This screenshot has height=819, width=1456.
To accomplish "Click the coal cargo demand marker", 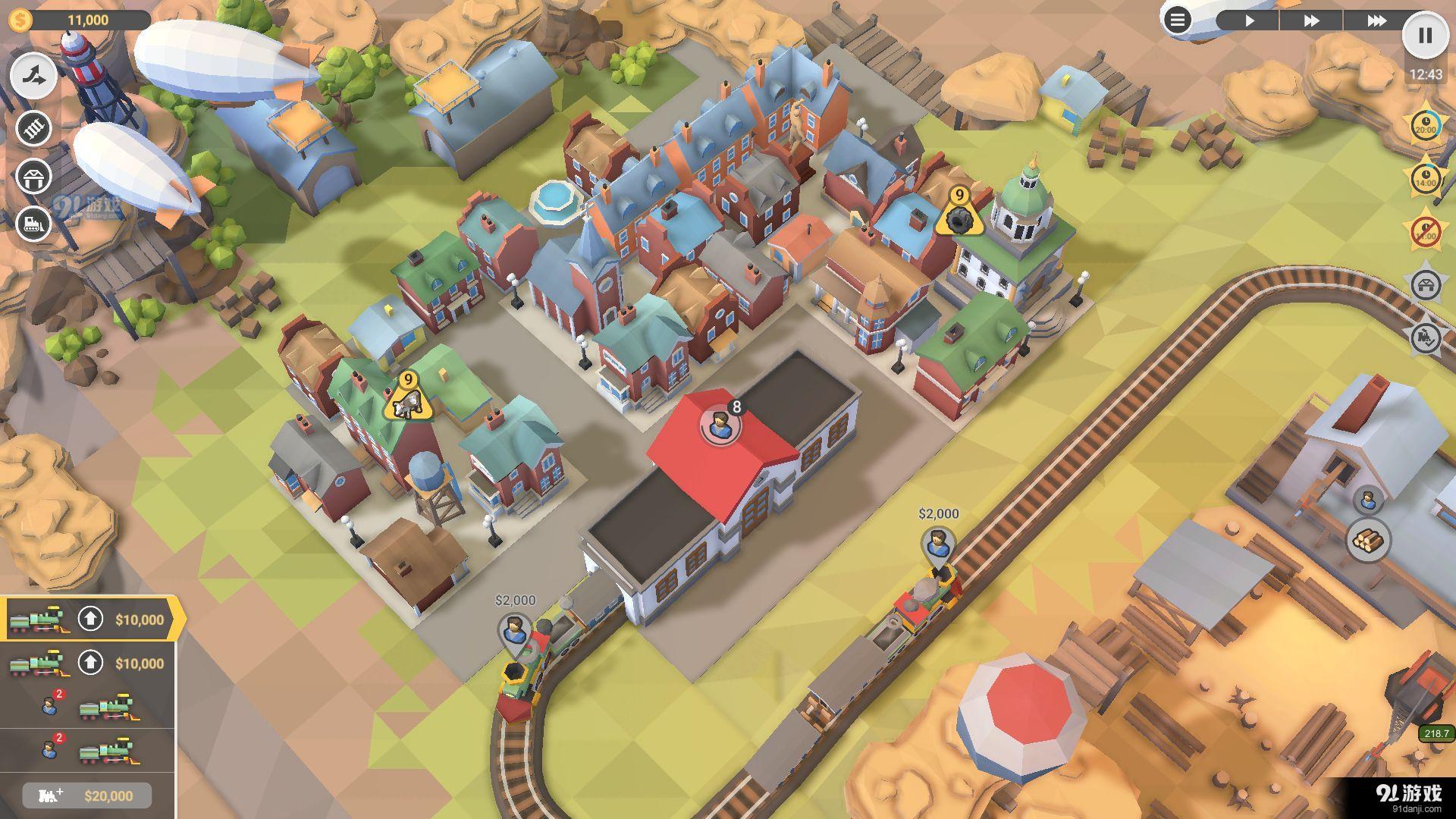I will (959, 213).
